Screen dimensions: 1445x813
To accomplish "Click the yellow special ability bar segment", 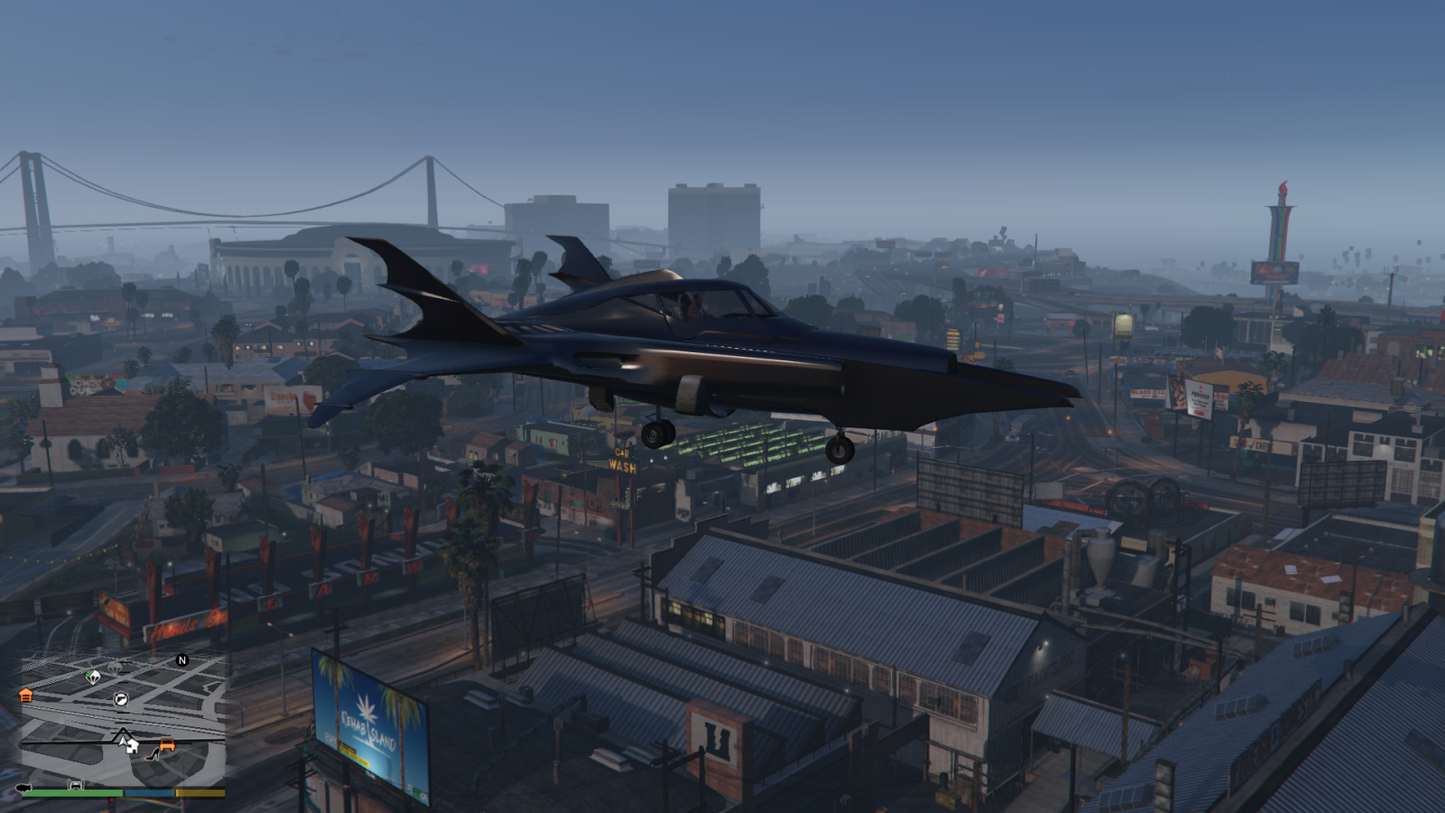I will pyautogui.click(x=200, y=794).
